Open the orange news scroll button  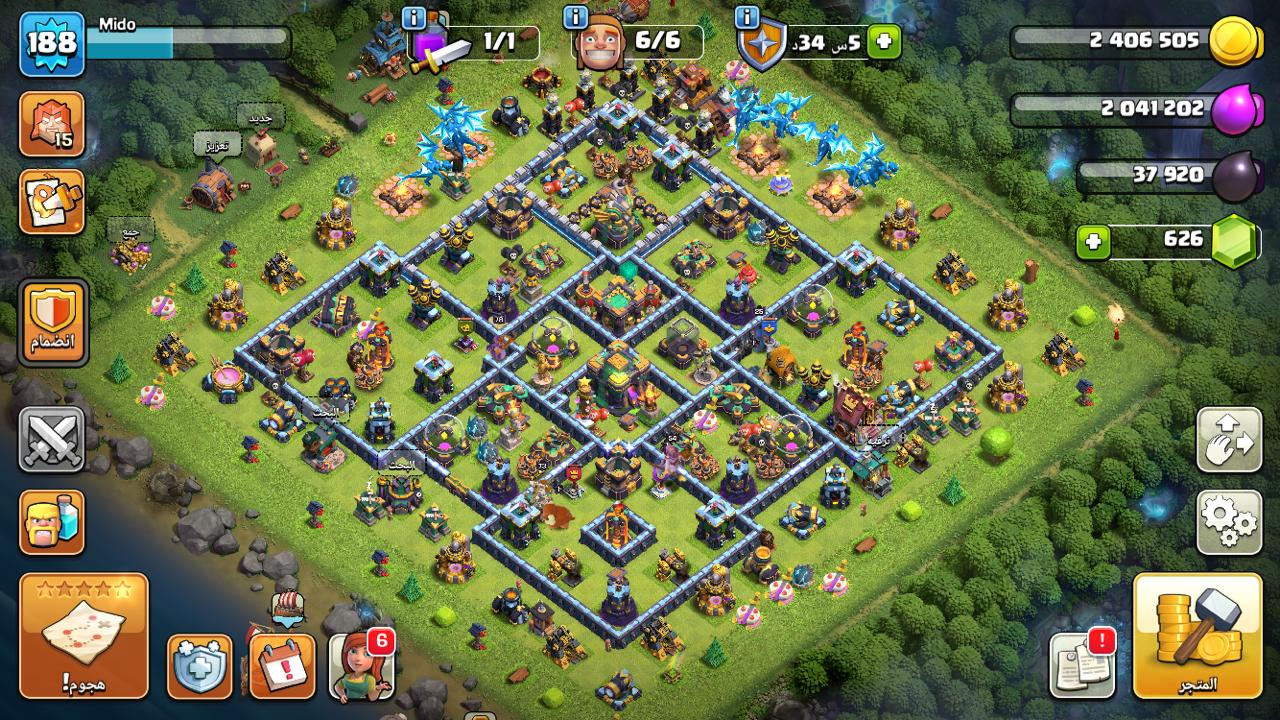tap(52, 202)
